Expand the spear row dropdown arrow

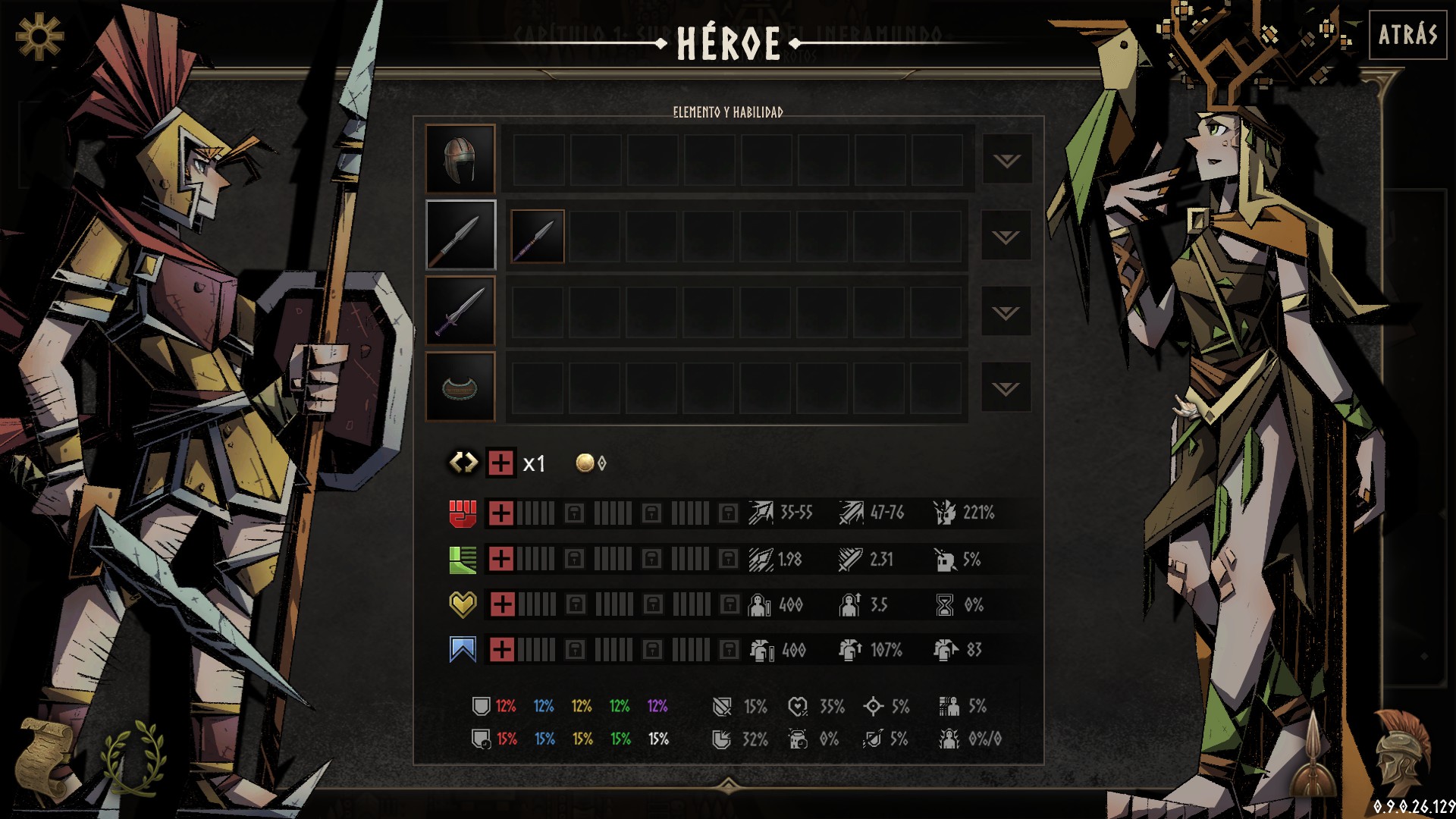1006,237
